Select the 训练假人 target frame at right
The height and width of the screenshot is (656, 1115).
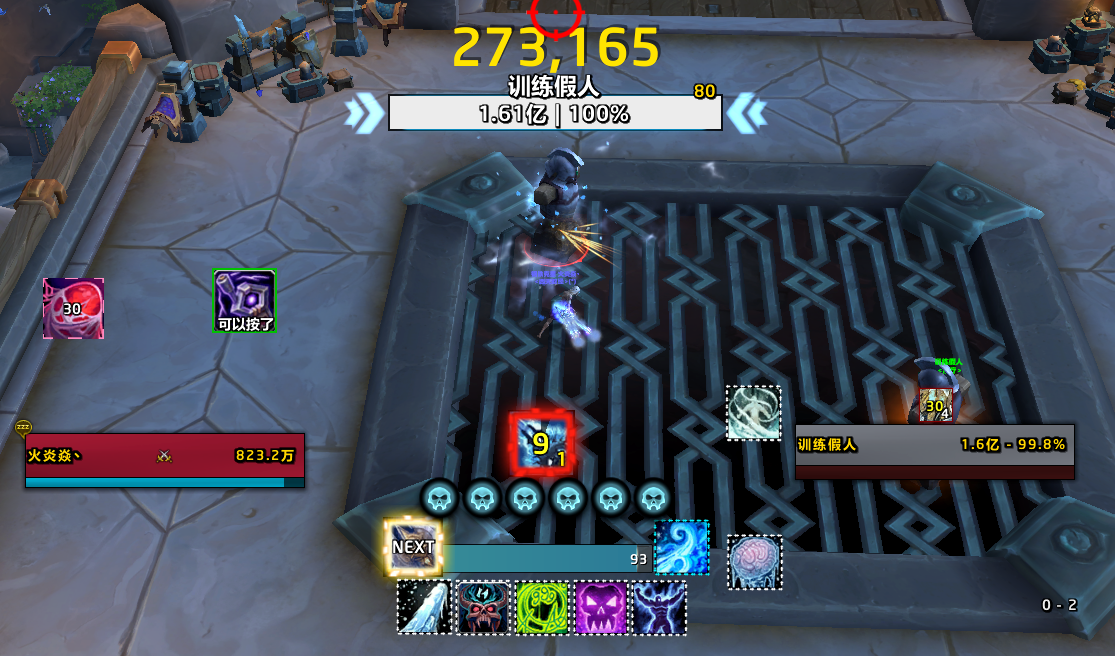(934, 451)
